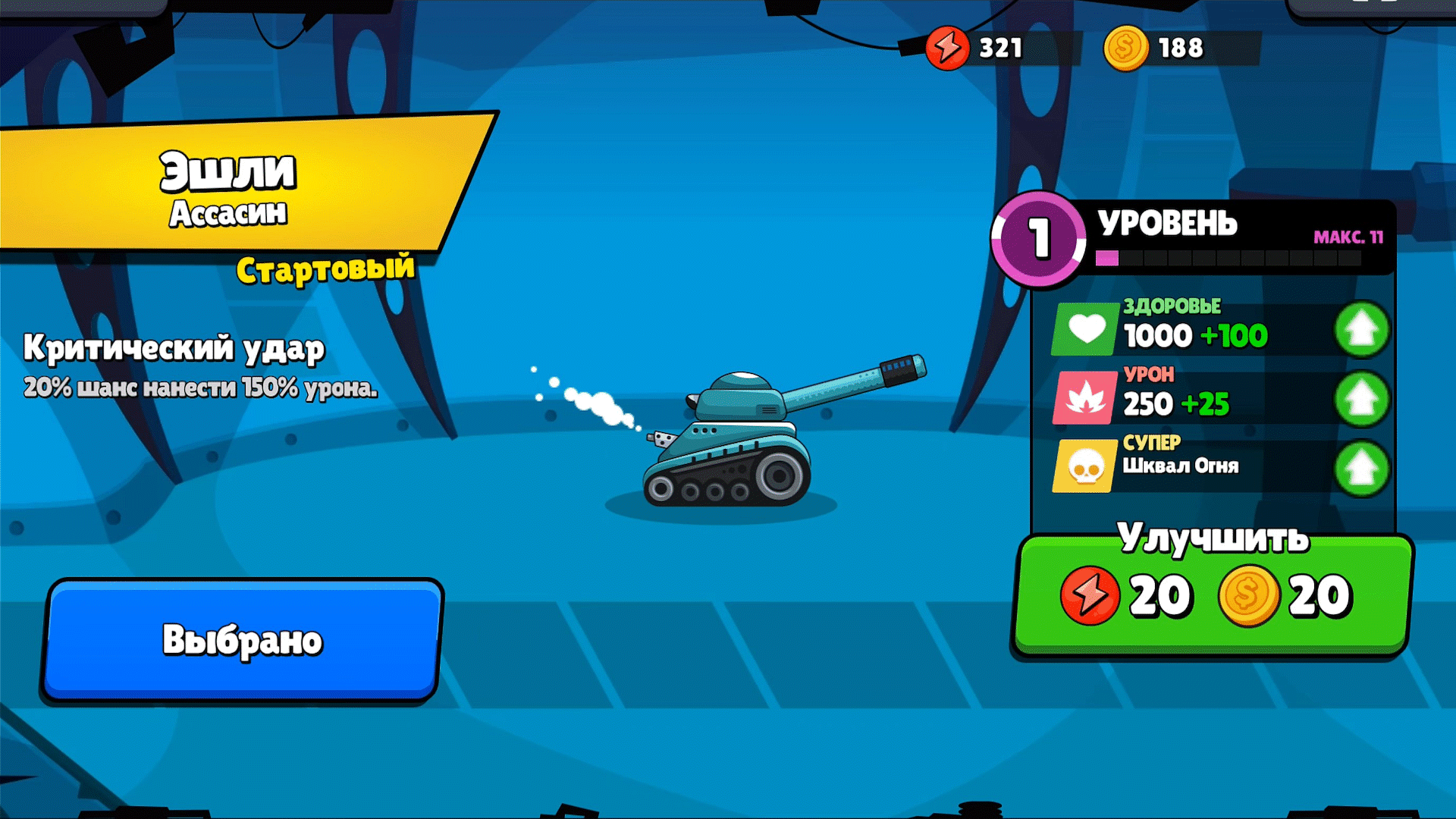
Task: Click the purple level 1 badge
Action: pos(1040,237)
